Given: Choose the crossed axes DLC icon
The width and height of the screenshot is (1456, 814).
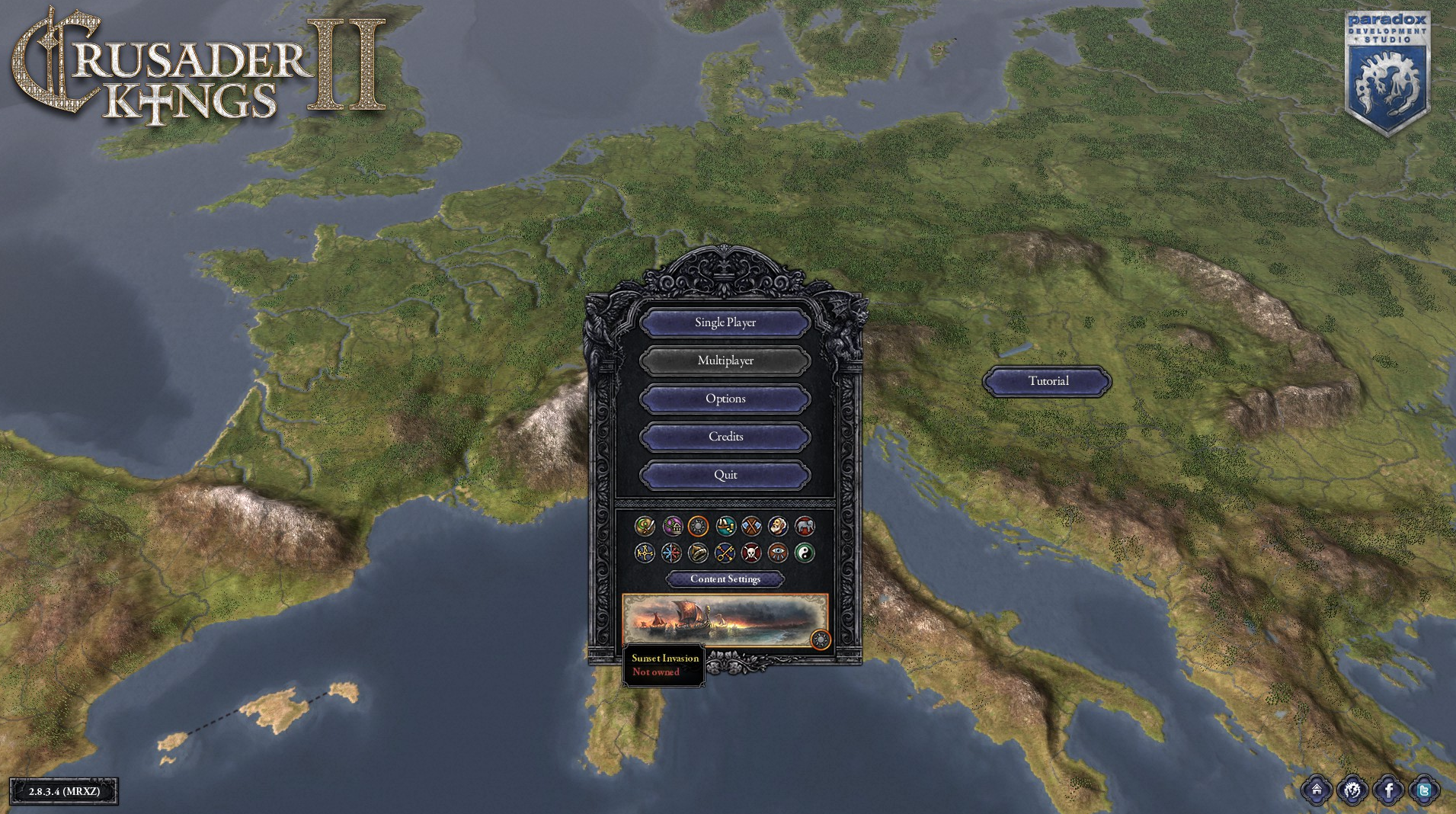Looking at the screenshot, I should tap(751, 526).
